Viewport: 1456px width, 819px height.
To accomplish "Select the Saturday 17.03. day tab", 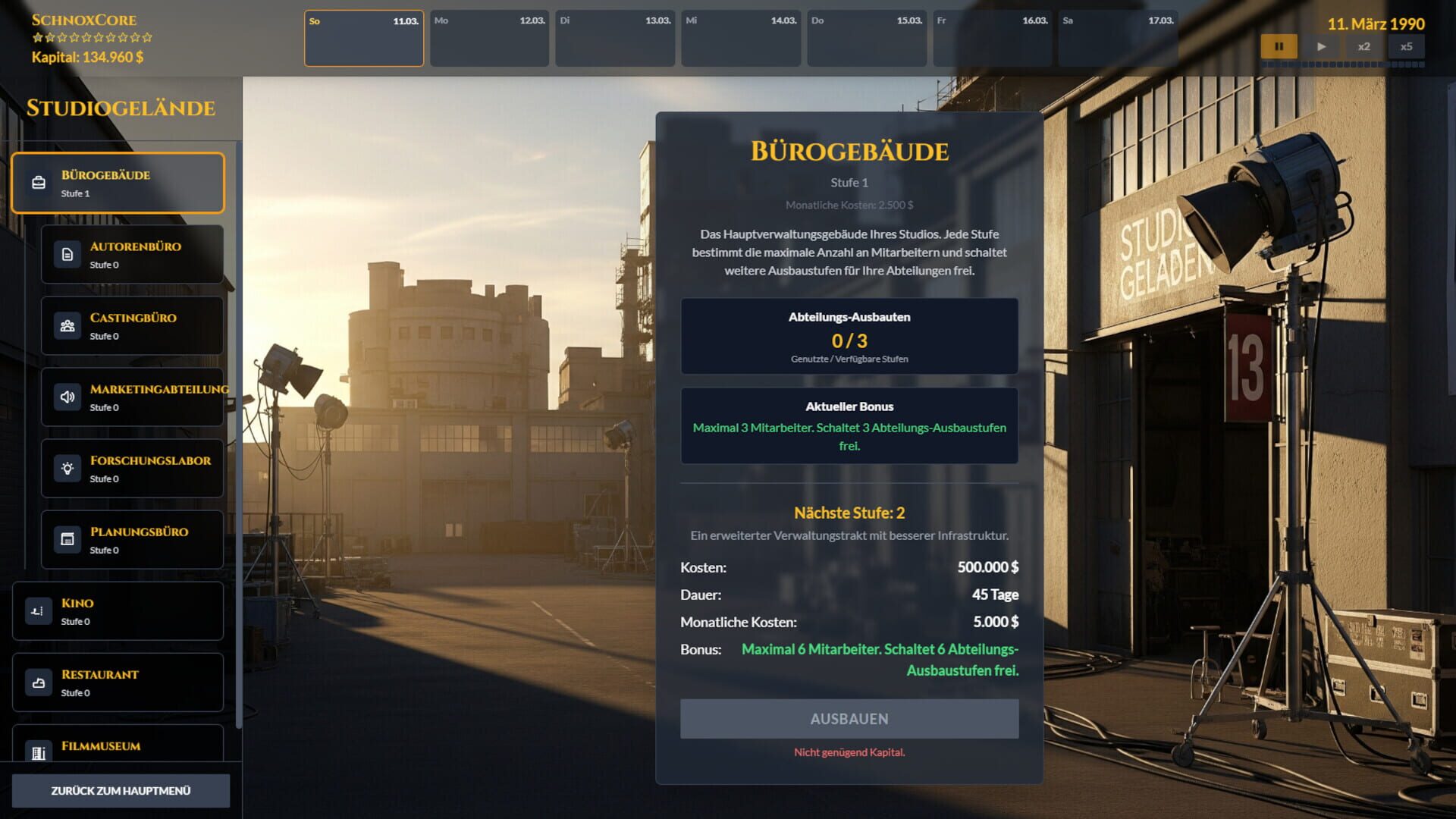I will (x=1117, y=38).
